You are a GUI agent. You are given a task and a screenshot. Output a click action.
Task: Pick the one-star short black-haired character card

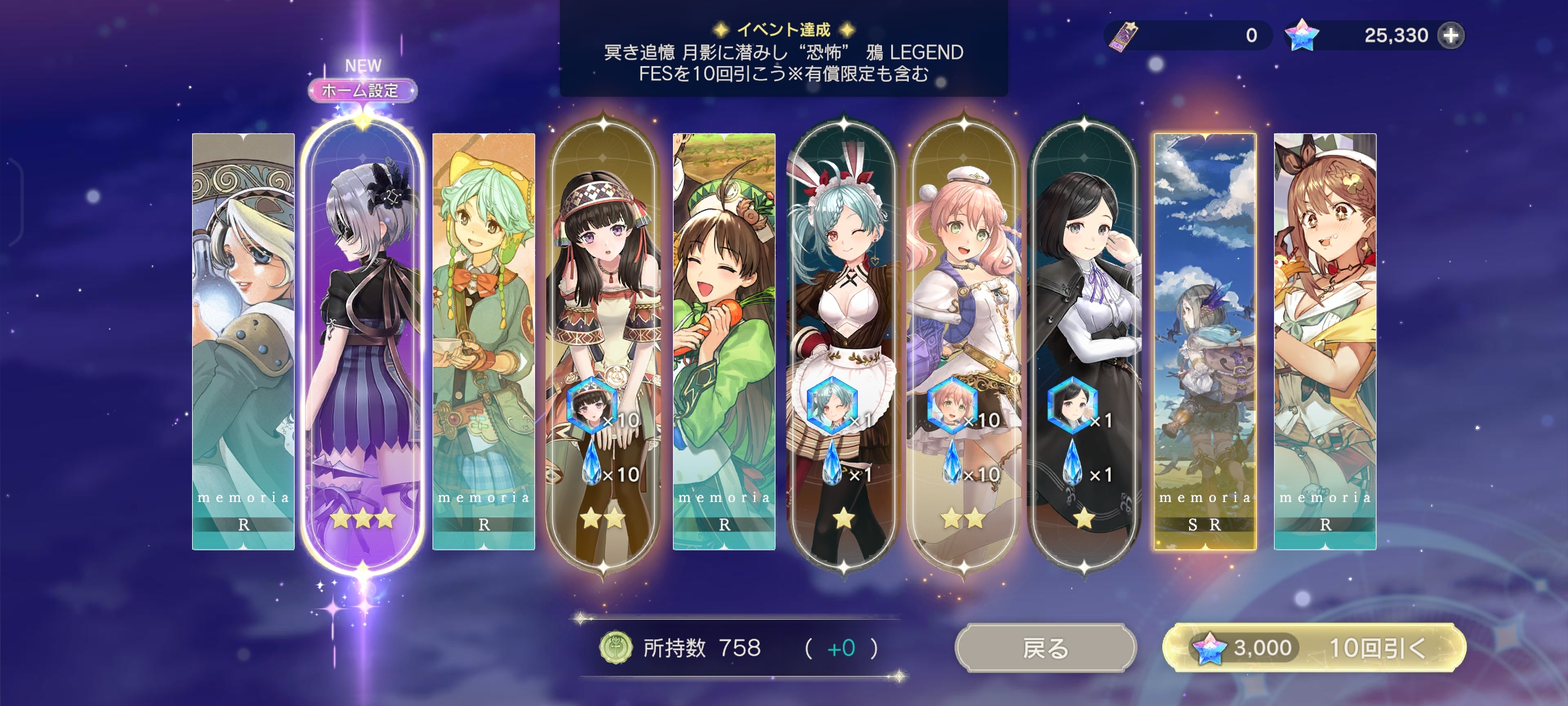1085,340
